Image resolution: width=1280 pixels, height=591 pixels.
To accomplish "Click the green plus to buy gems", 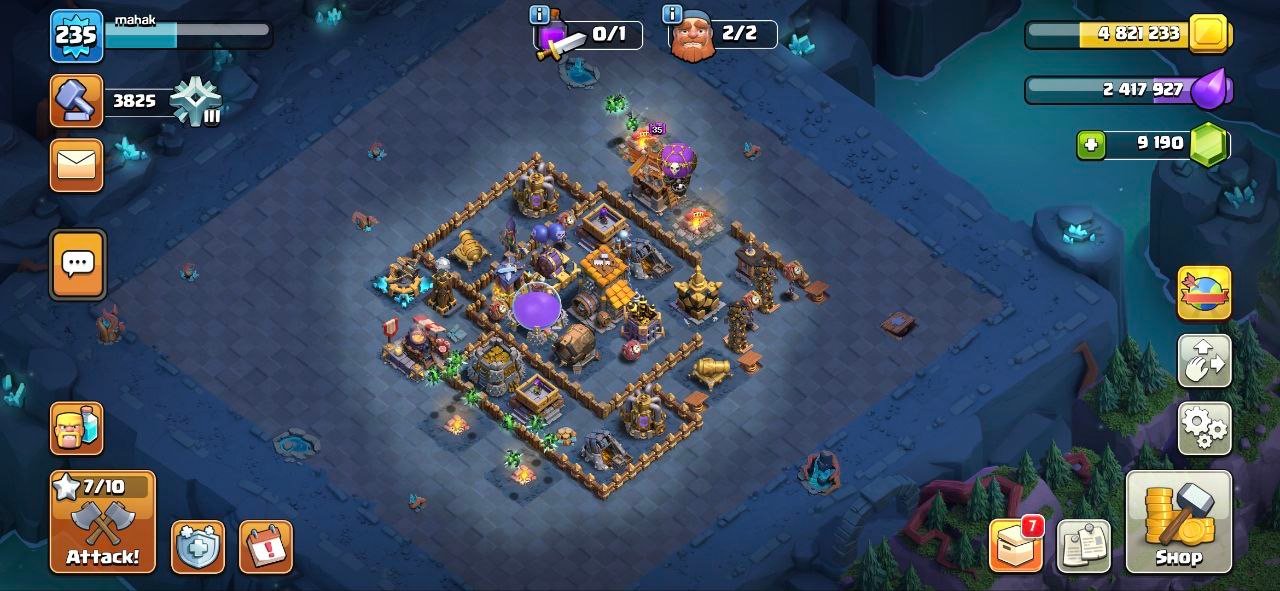I will [x=1091, y=145].
